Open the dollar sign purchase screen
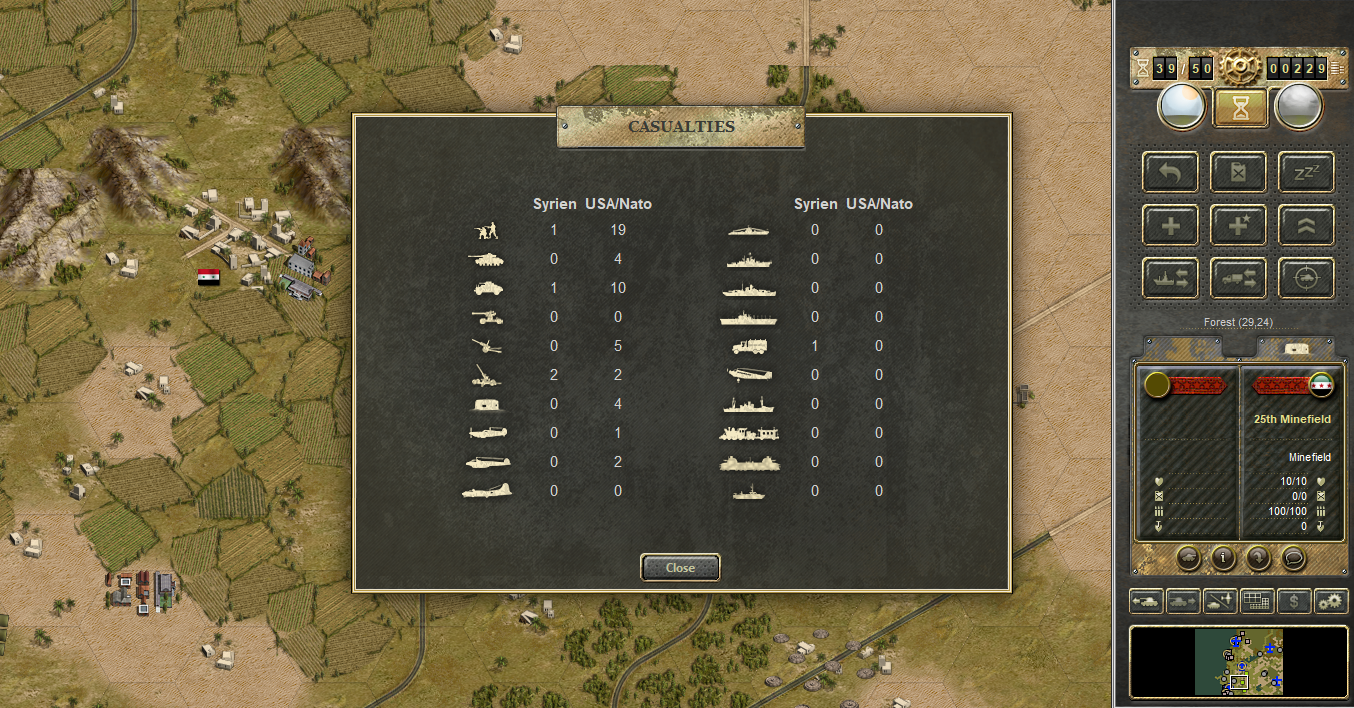The height and width of the screenshot is (708, 1354). tap(1295, 601)
